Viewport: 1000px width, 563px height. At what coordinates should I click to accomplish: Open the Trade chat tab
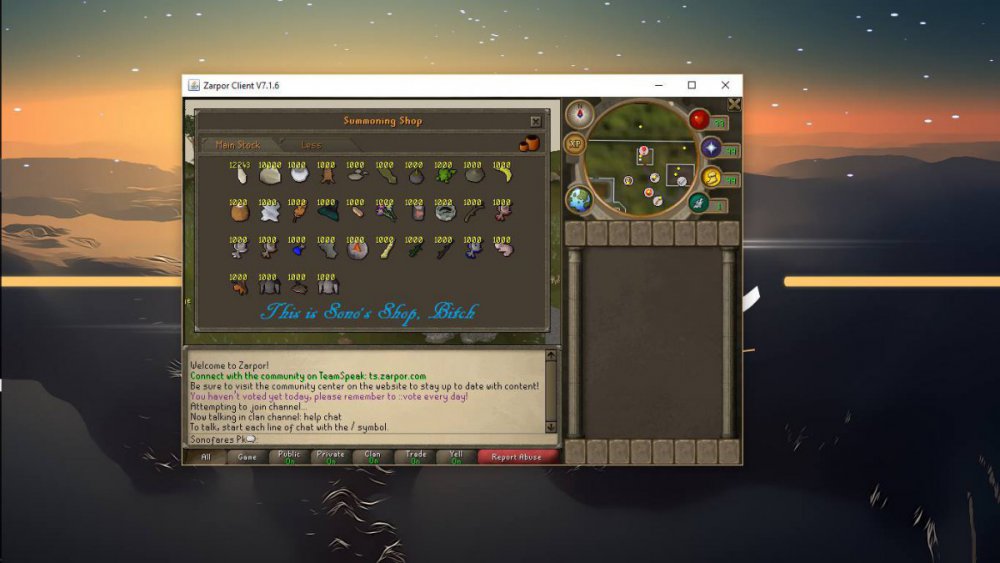coord(416,457)
